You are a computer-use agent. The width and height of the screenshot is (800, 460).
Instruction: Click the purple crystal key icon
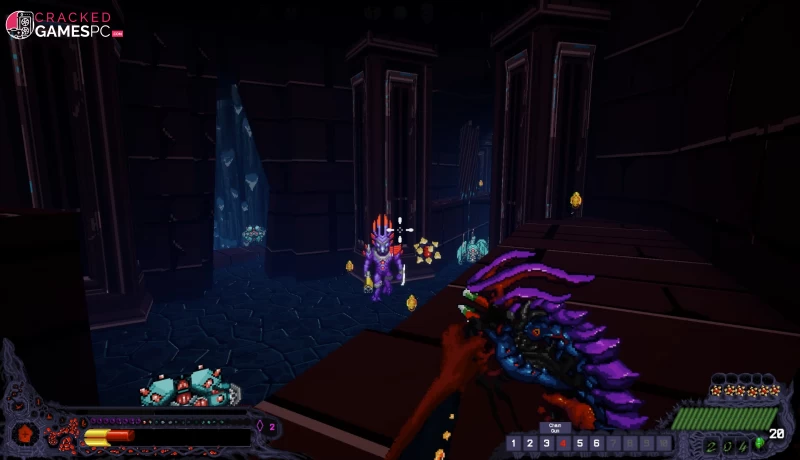(261, 427)
